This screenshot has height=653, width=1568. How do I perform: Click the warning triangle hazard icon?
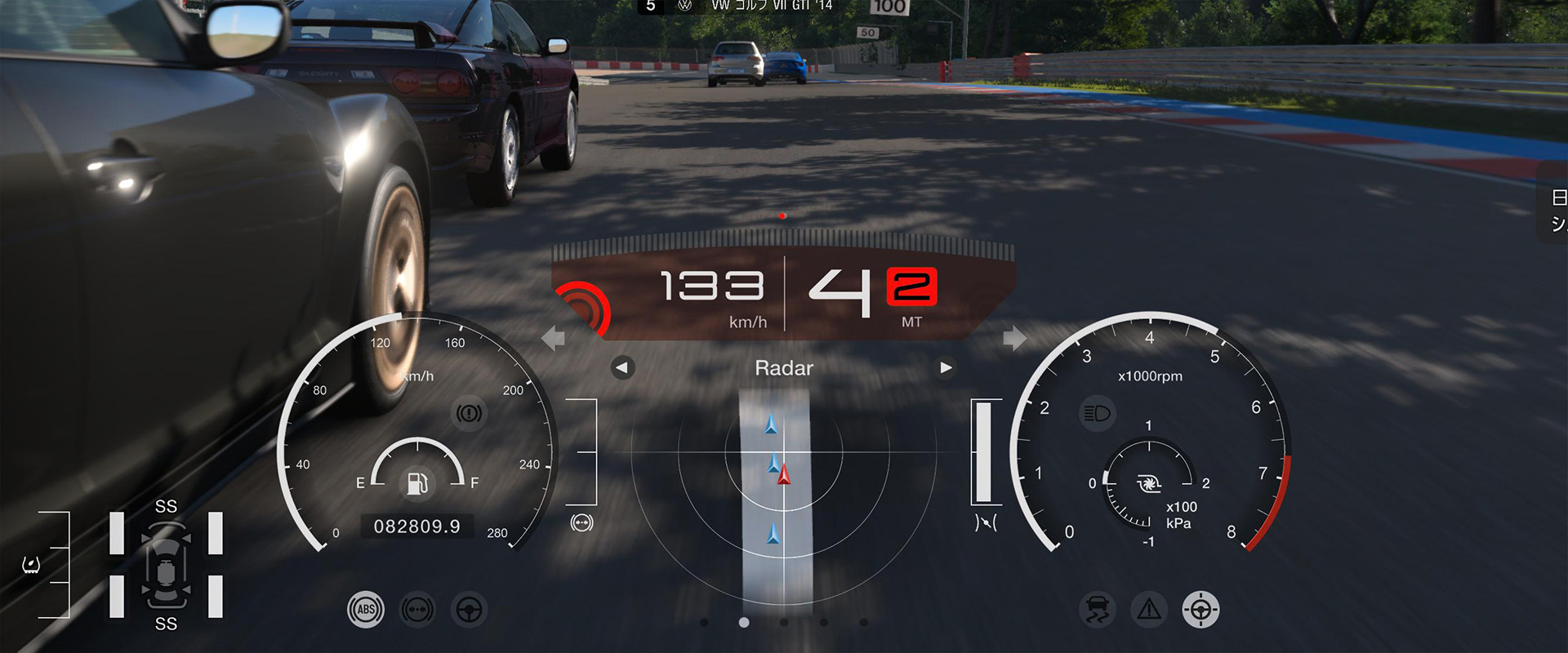point(1149,610)
